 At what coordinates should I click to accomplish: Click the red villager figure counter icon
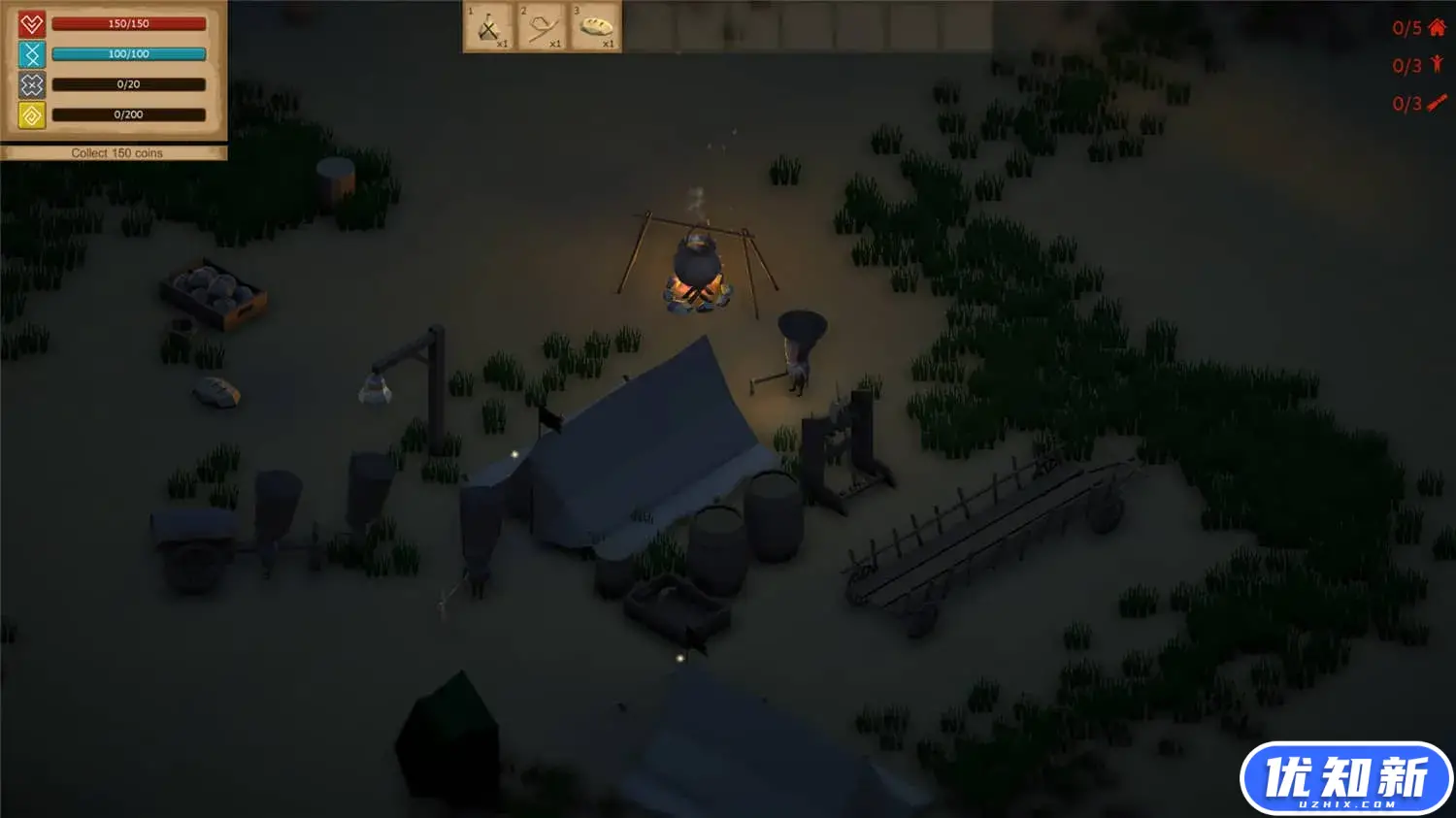click(1437, 65)
